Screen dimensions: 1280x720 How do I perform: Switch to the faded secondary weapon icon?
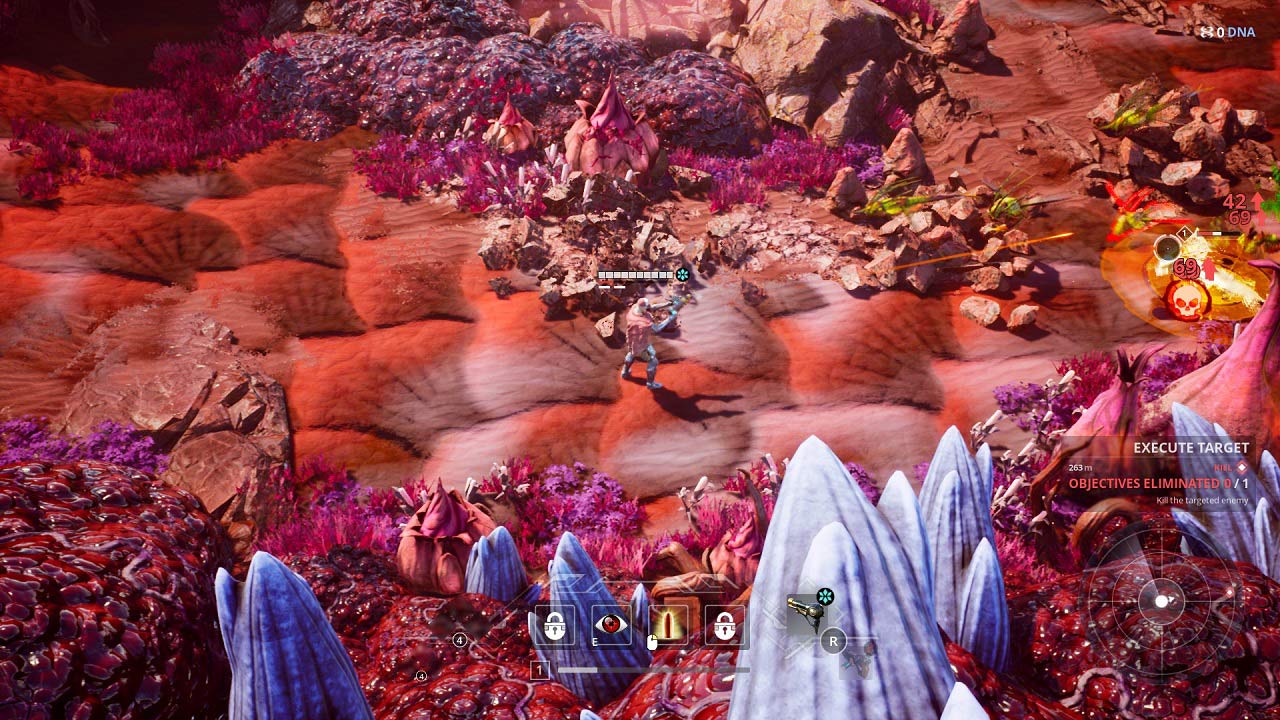[860, 660]
